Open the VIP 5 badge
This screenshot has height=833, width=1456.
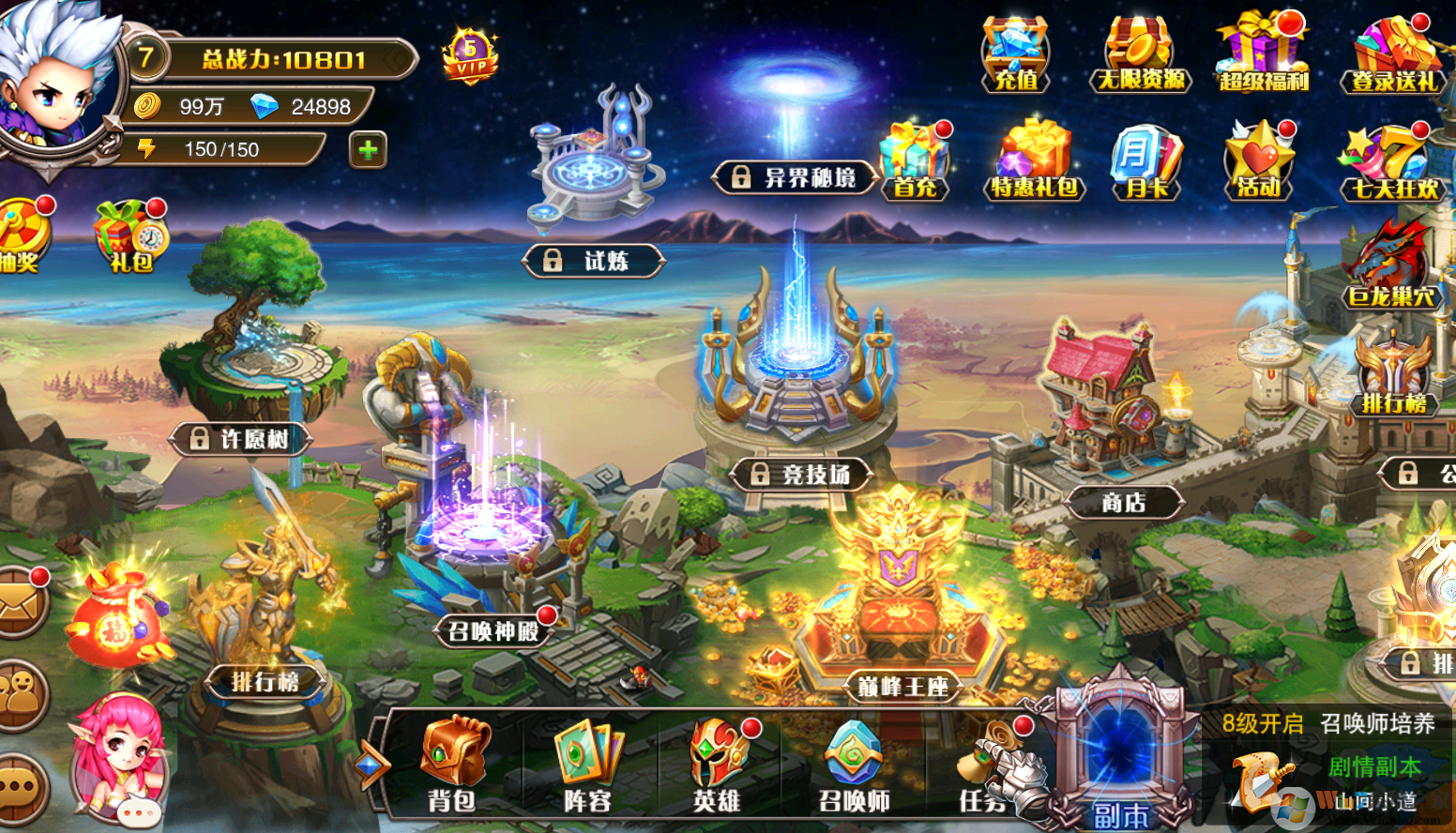(x=470, y=56)
